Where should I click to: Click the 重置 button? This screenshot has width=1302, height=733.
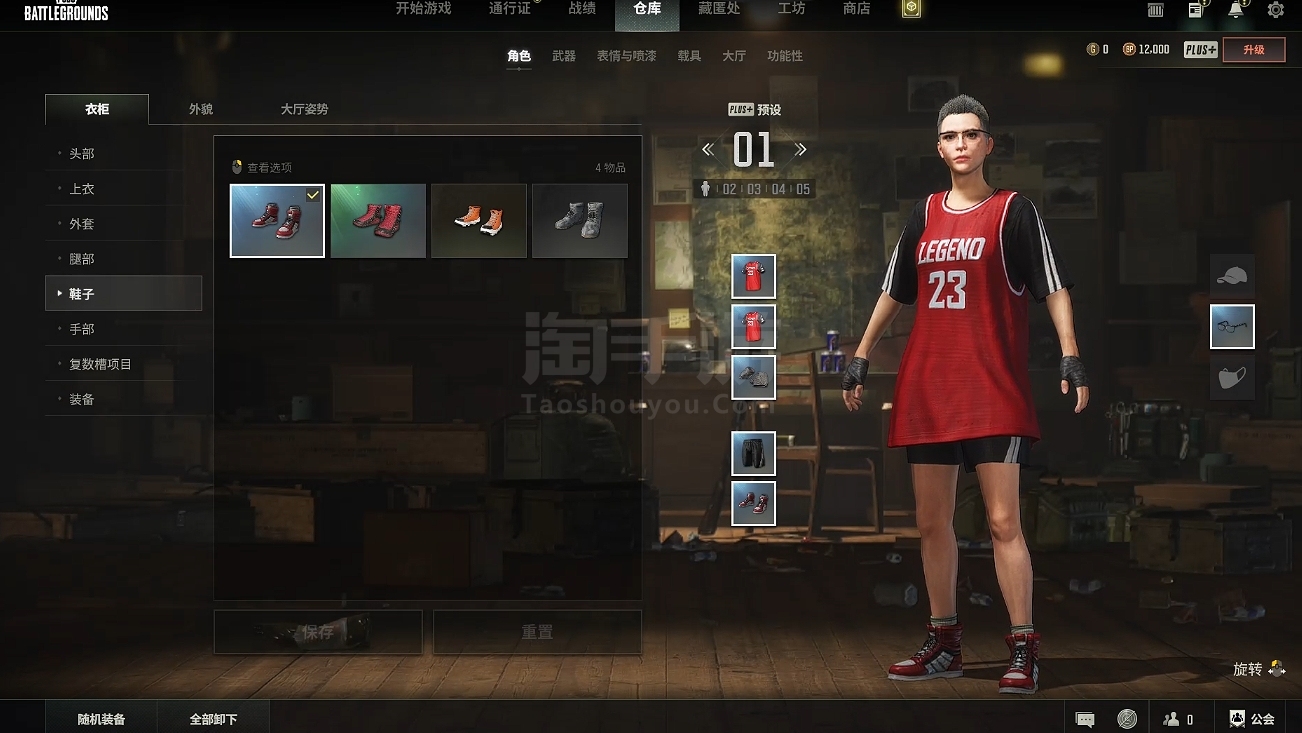coord(537,632)
